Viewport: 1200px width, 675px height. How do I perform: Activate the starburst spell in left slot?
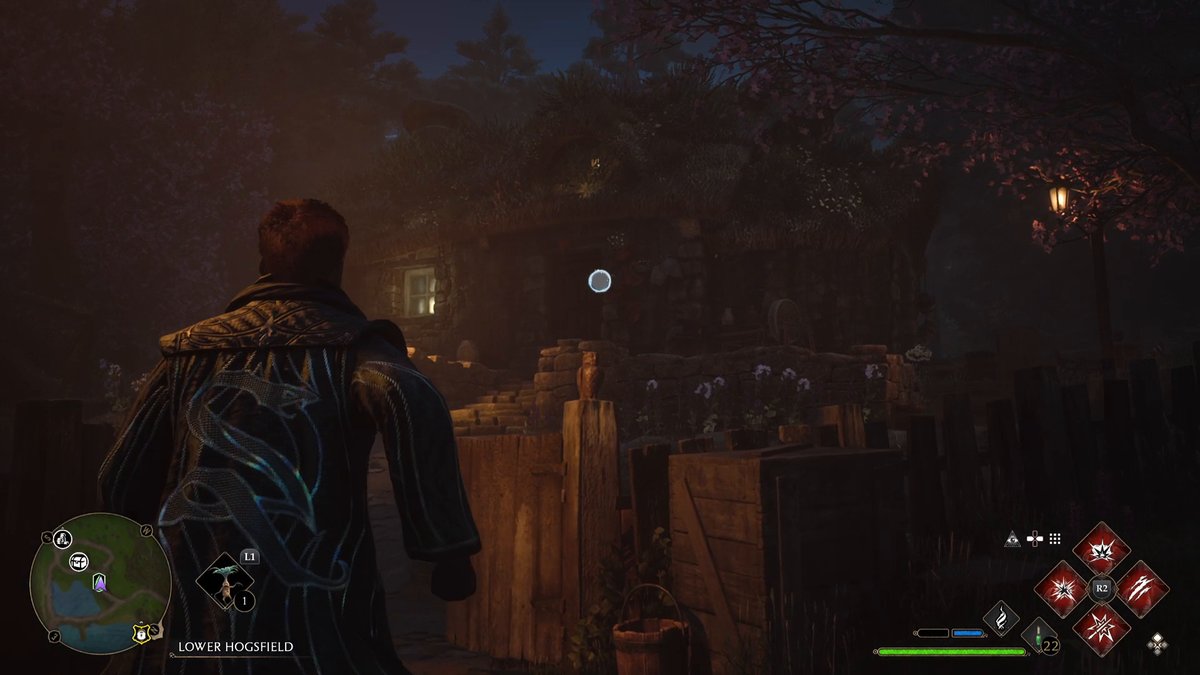click(x=1060, y=589)
